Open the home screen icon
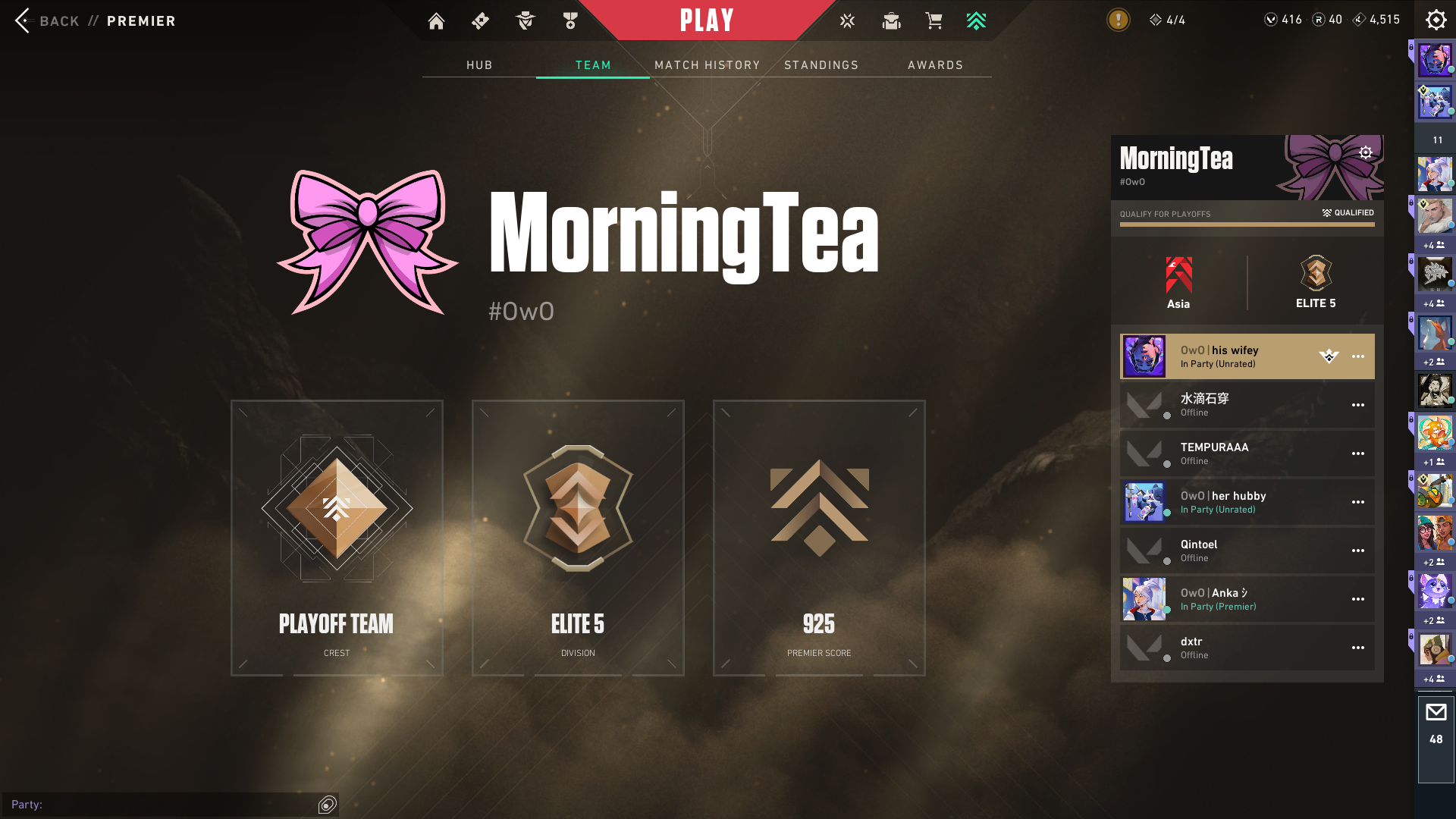1456x819 pixels. coord(436,20)
